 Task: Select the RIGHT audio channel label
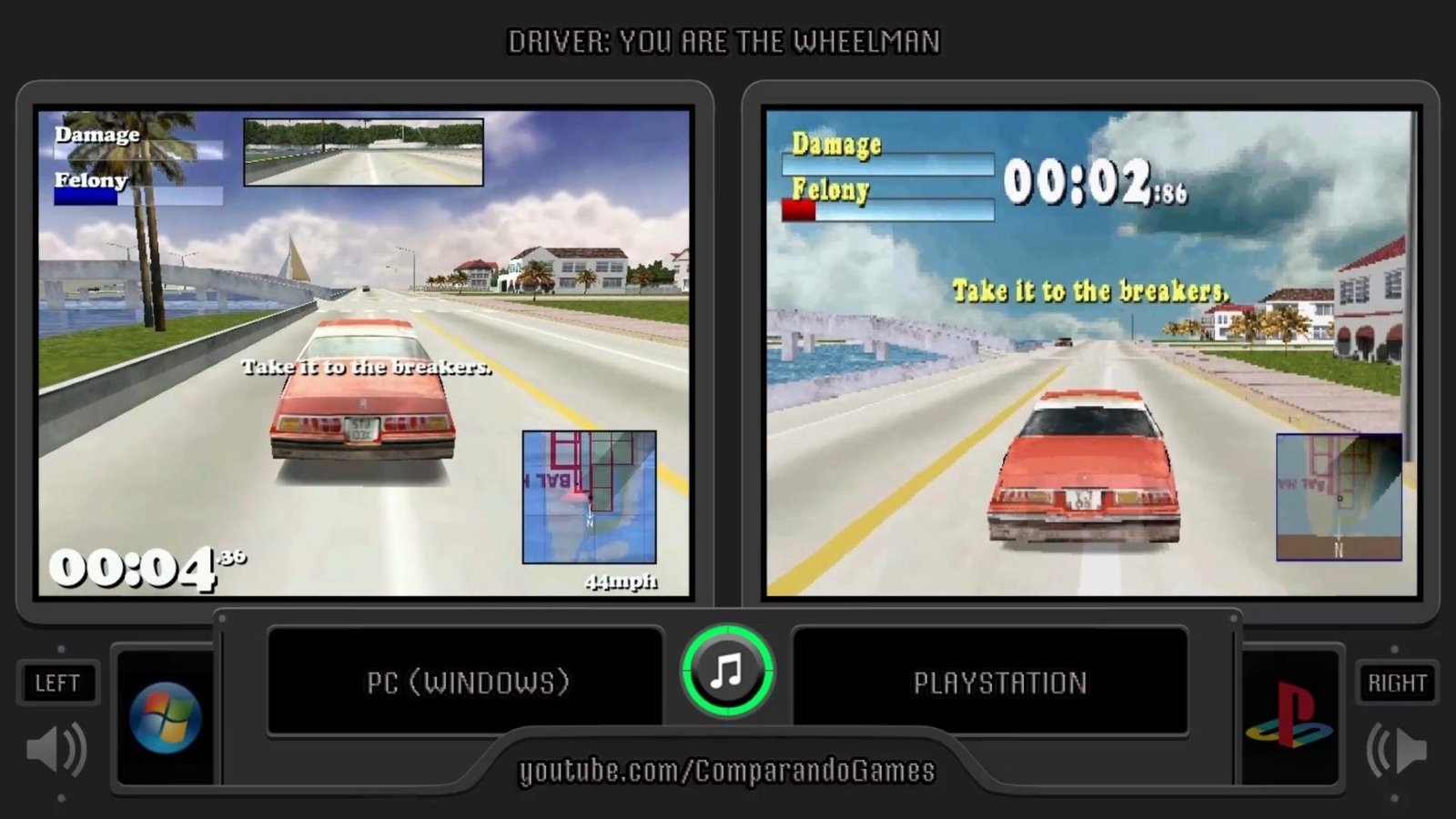[1397, 682]
